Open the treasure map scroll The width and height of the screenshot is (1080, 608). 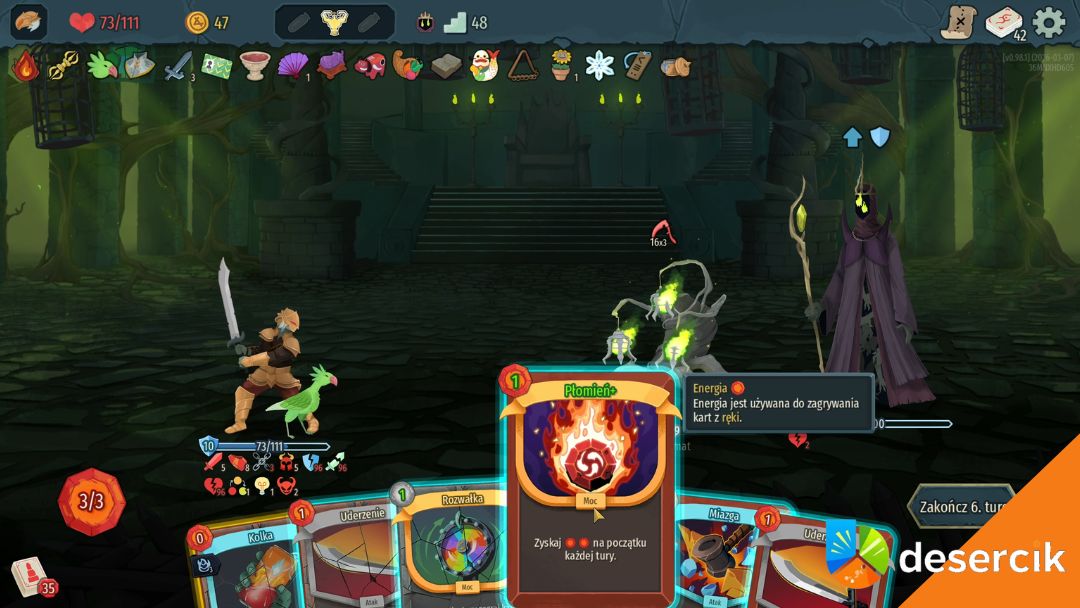point(958,22)
